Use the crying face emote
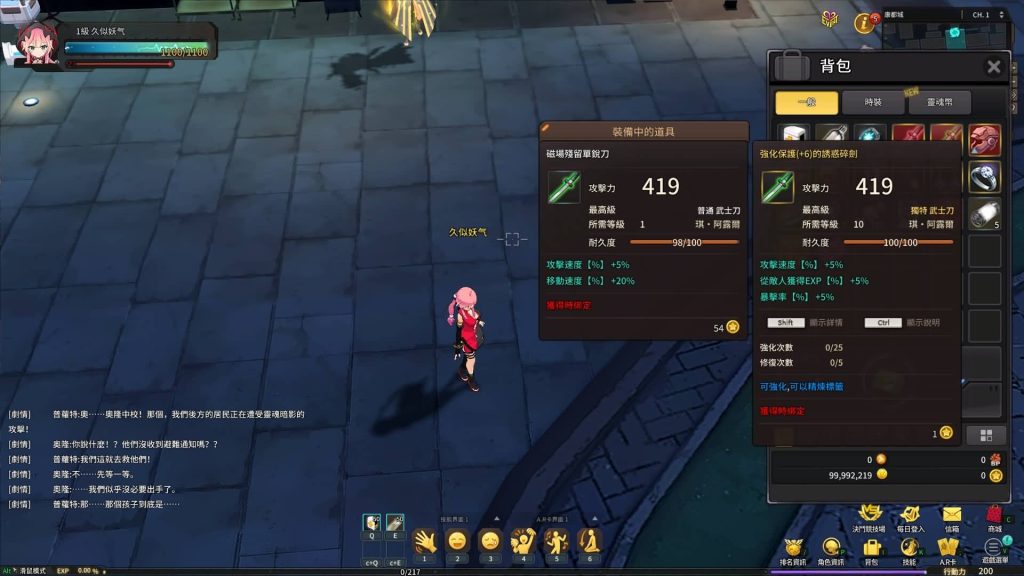 click(x=490, y=541)
